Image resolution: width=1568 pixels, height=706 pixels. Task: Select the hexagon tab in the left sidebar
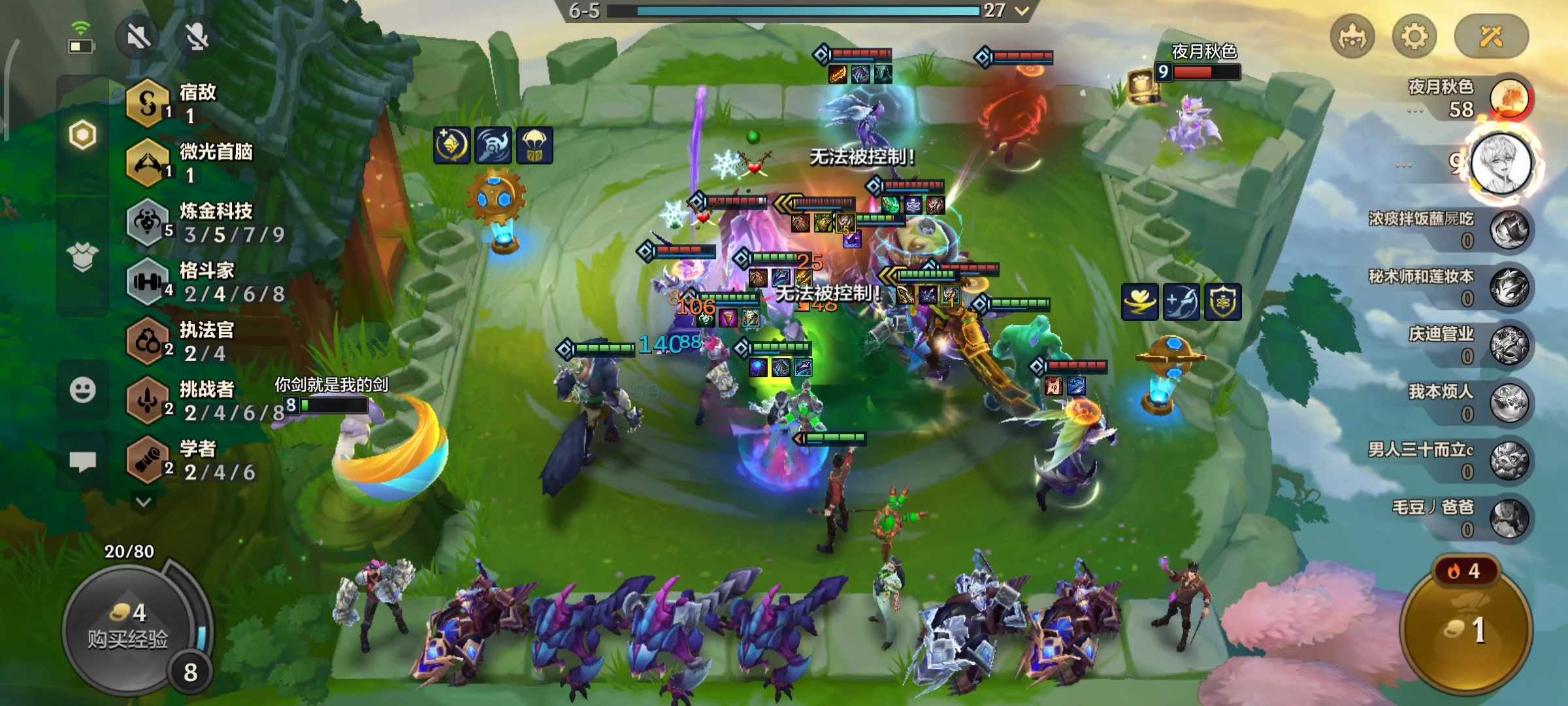pyautogui.click(x=82, y=135)
